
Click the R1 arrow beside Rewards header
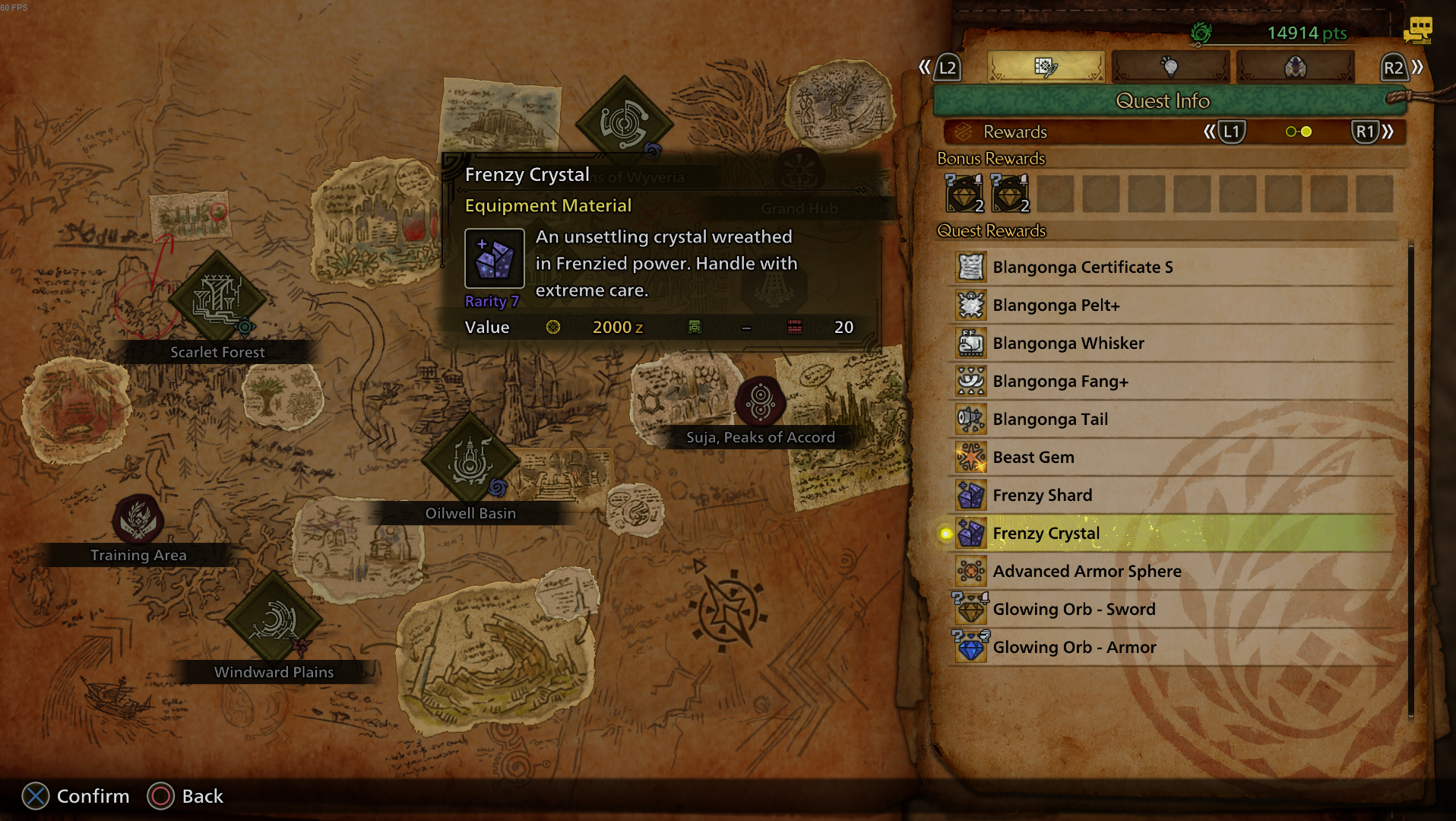1366,132
